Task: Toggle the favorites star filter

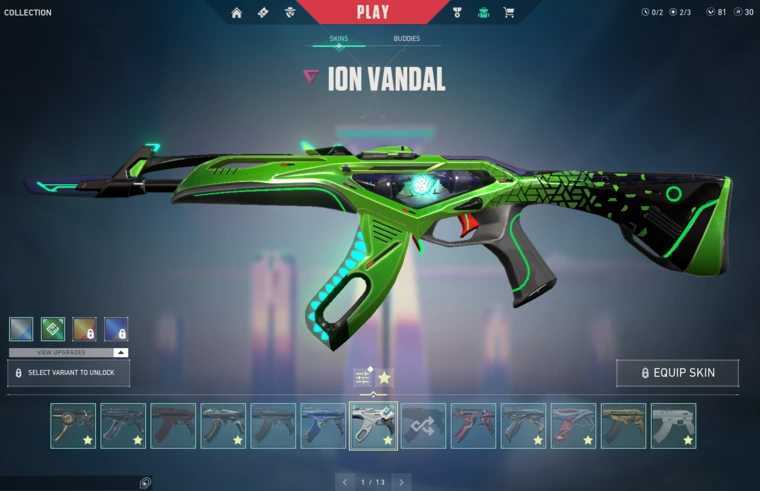Action: (x=384, y=377)
